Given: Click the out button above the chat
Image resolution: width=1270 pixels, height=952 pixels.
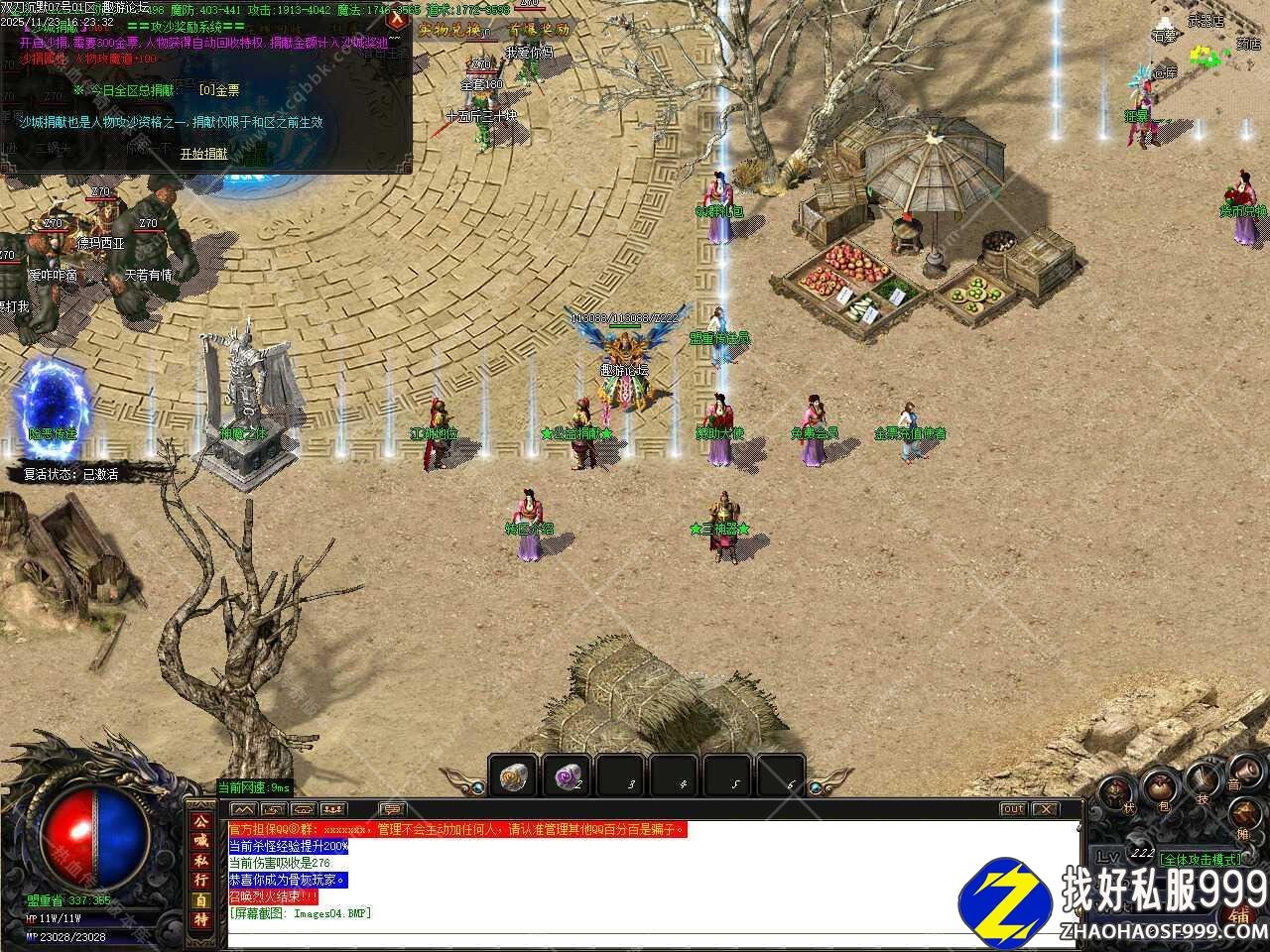Looking at the screenshot, I should [x=1012, y=809].
